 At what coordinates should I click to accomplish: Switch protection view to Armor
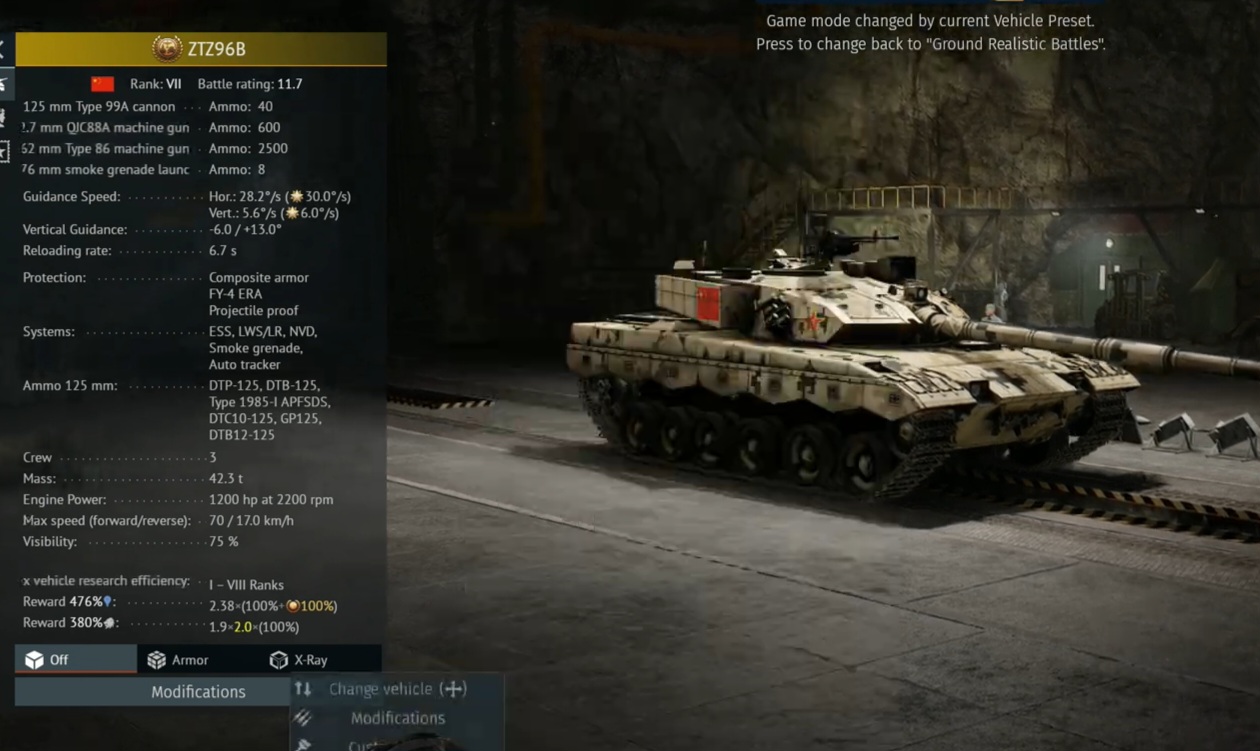[x=178, y=660]
